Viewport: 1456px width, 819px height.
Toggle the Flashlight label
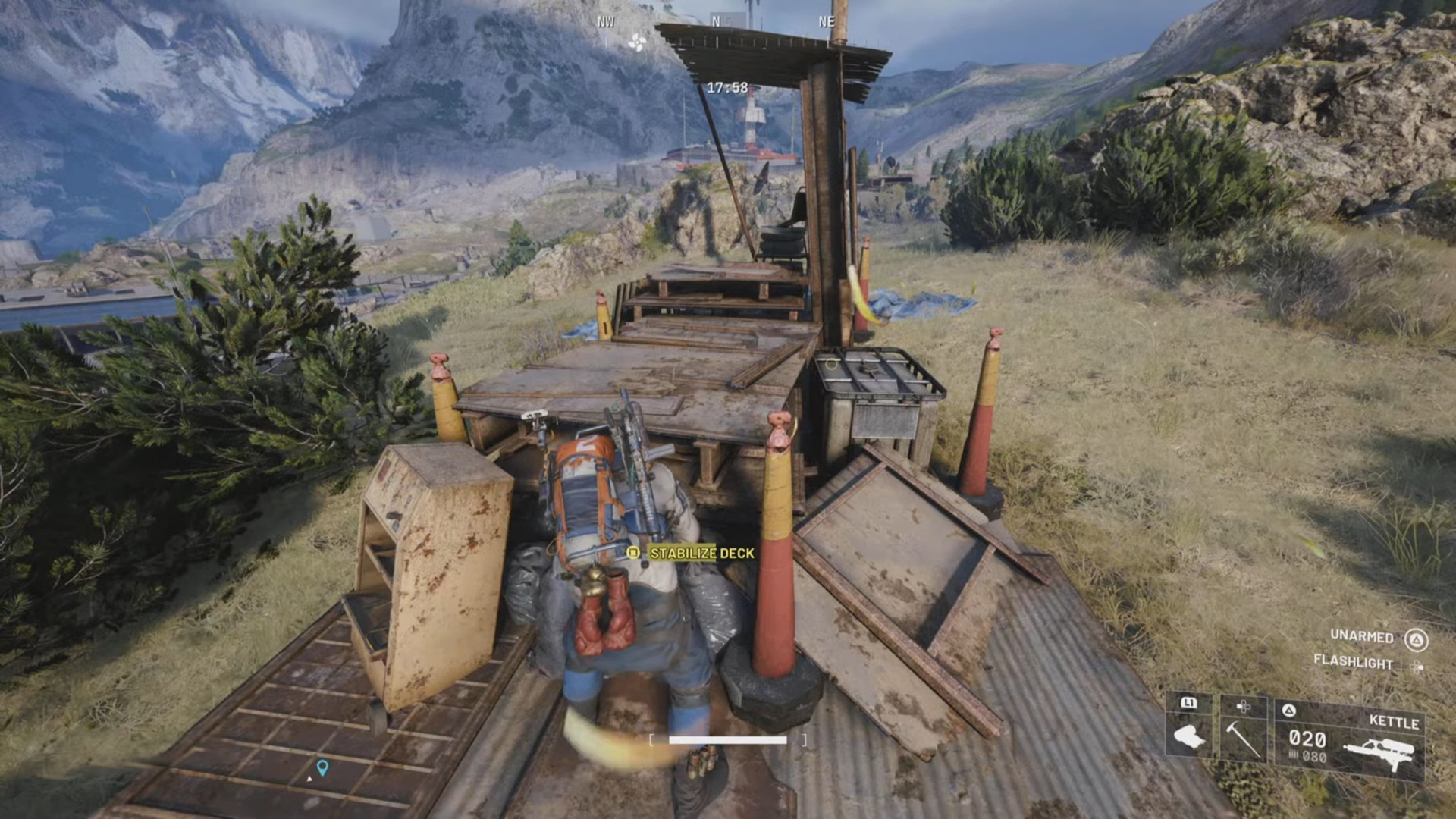click(x=1353, y=662)
